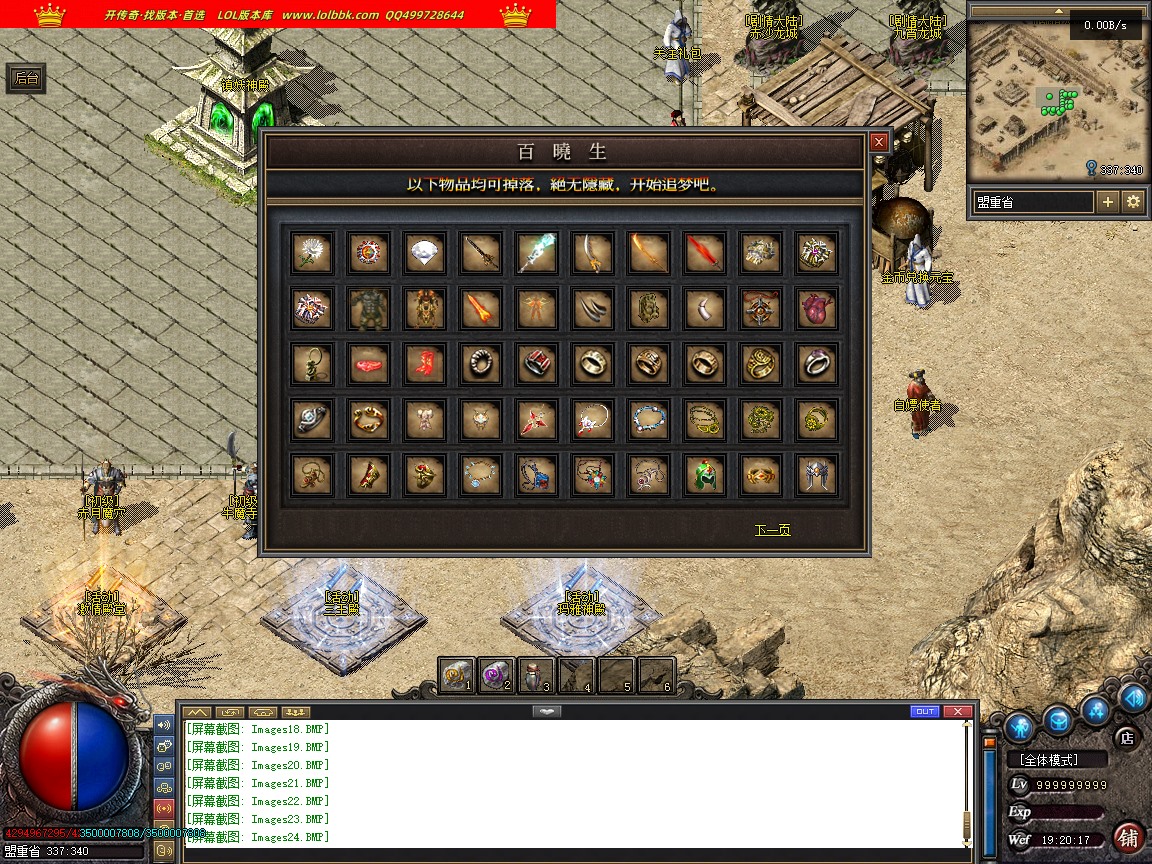Click the raw red meat item slot
The height and width of the screenshot is (864, 1152).
coord(368,365)
